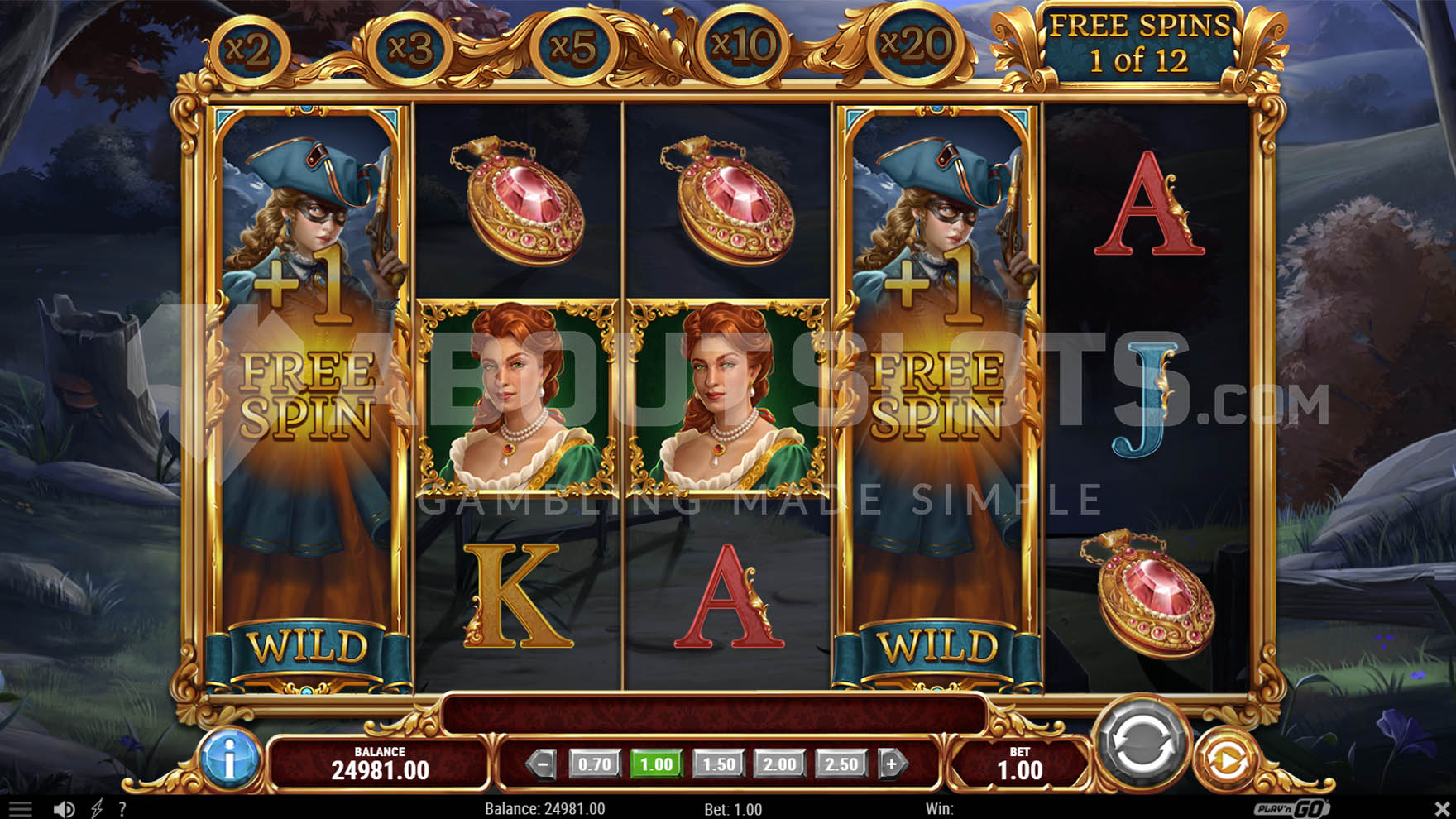1456x819 pixels.
Task: Open help with the question mark icon
Action: click(x=122, y=808)
